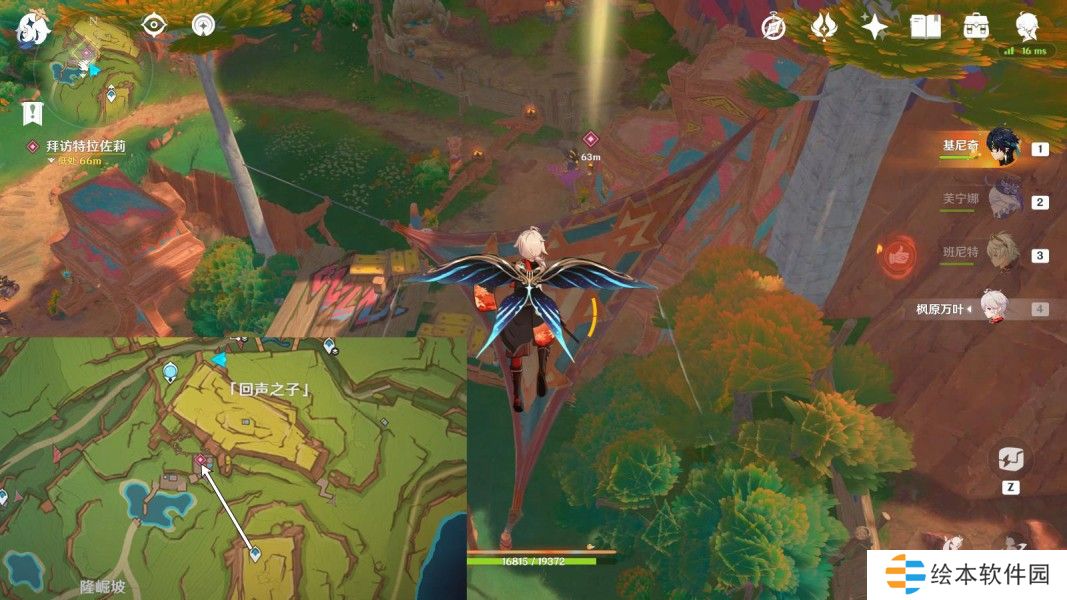Click the pink quest marker on the map
Screen dimensions: 1067x600
(x=201, y=460)
